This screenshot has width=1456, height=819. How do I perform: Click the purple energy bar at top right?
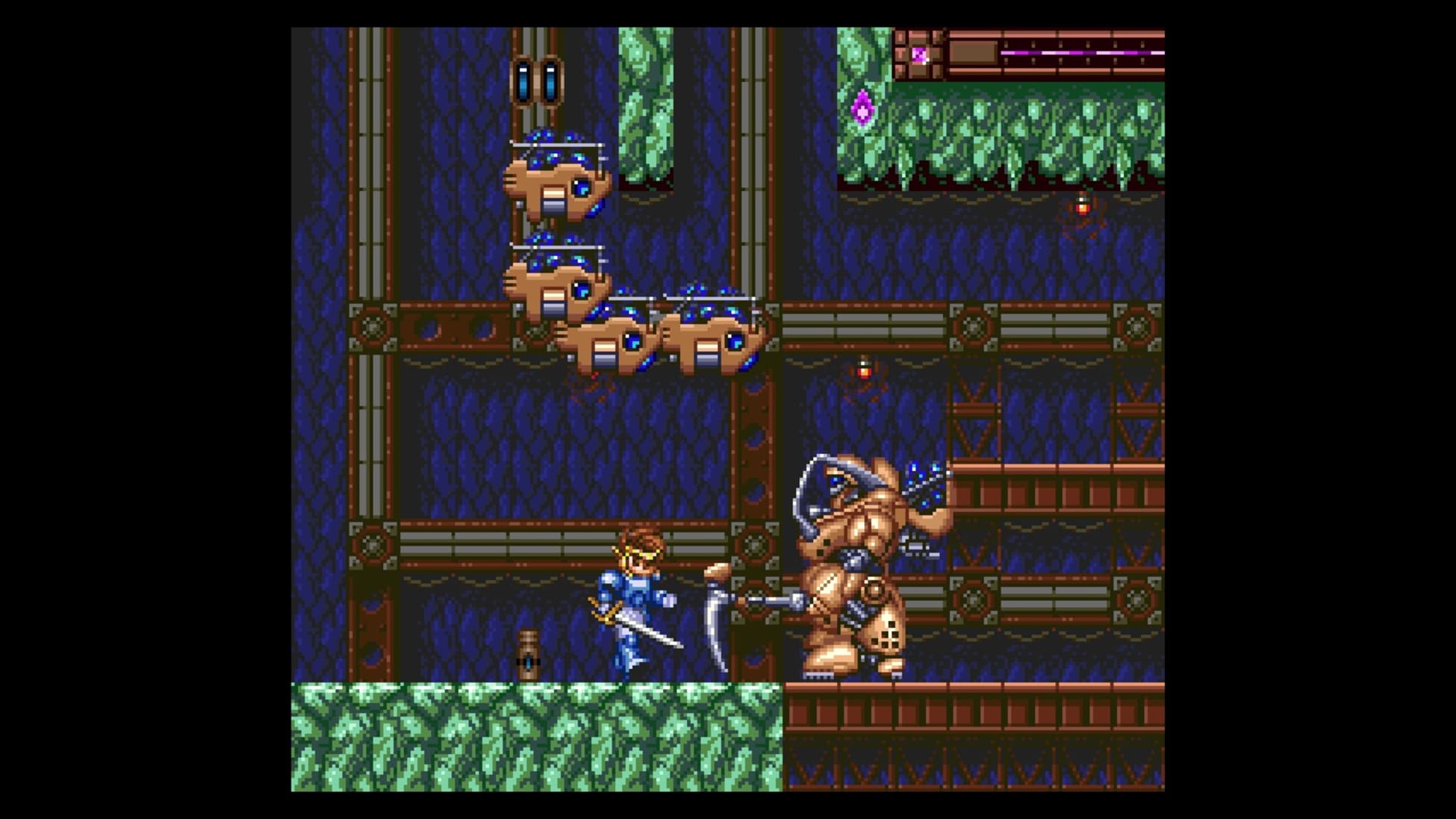coord(1083,52)
